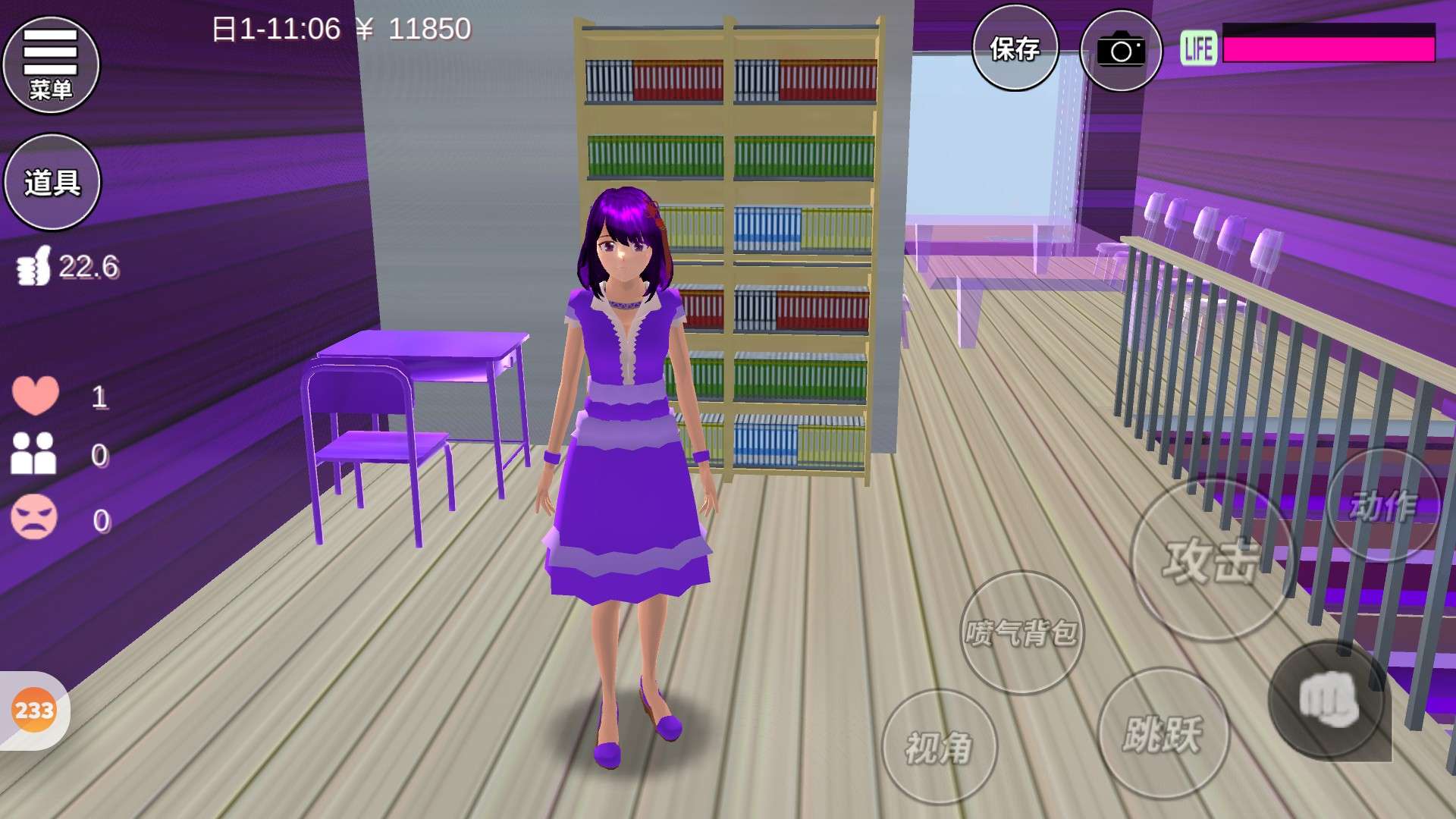Tap the 攻击 attack button

(1211, 560)
